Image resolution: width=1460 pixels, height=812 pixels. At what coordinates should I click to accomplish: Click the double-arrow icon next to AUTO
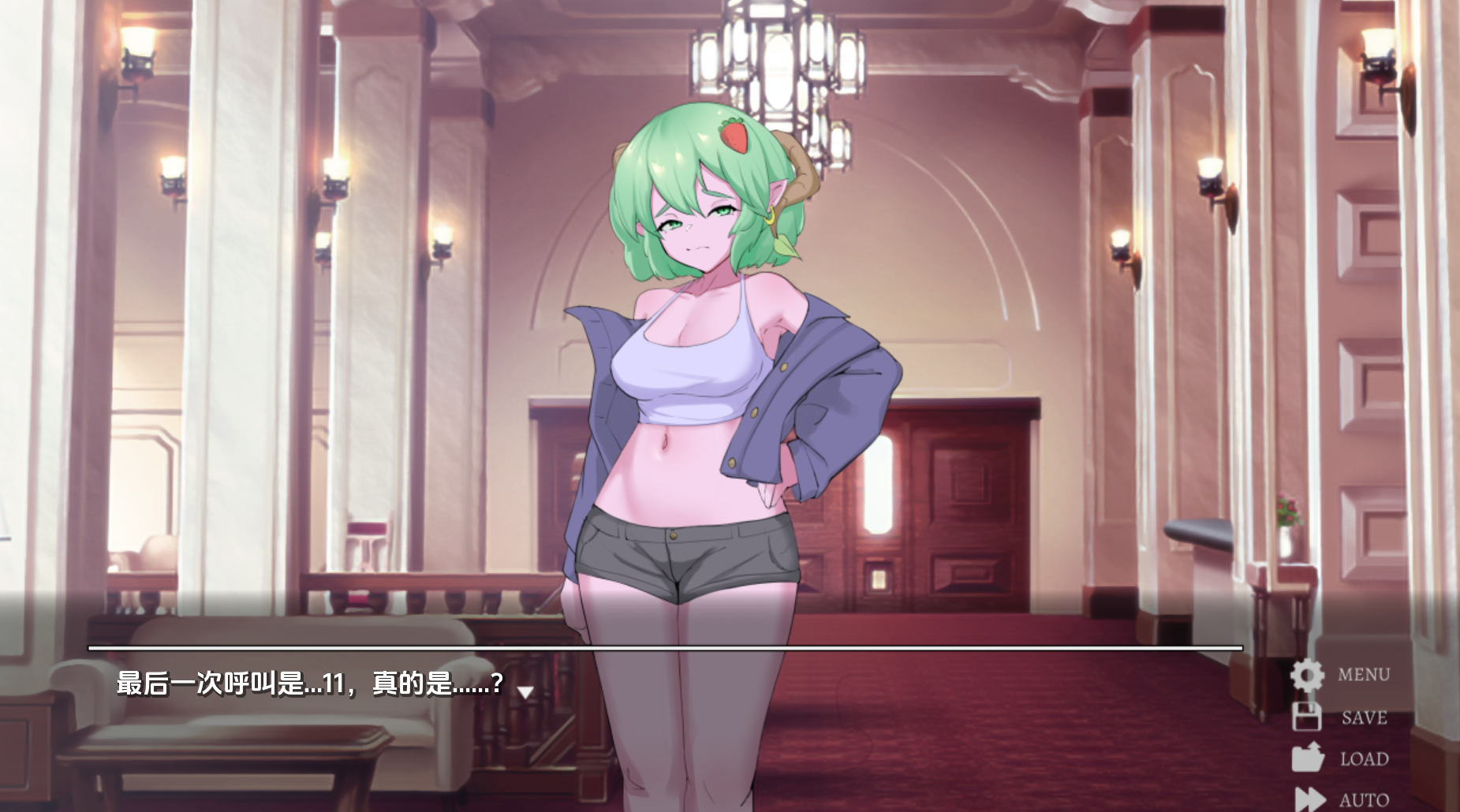coord(1311,796)
